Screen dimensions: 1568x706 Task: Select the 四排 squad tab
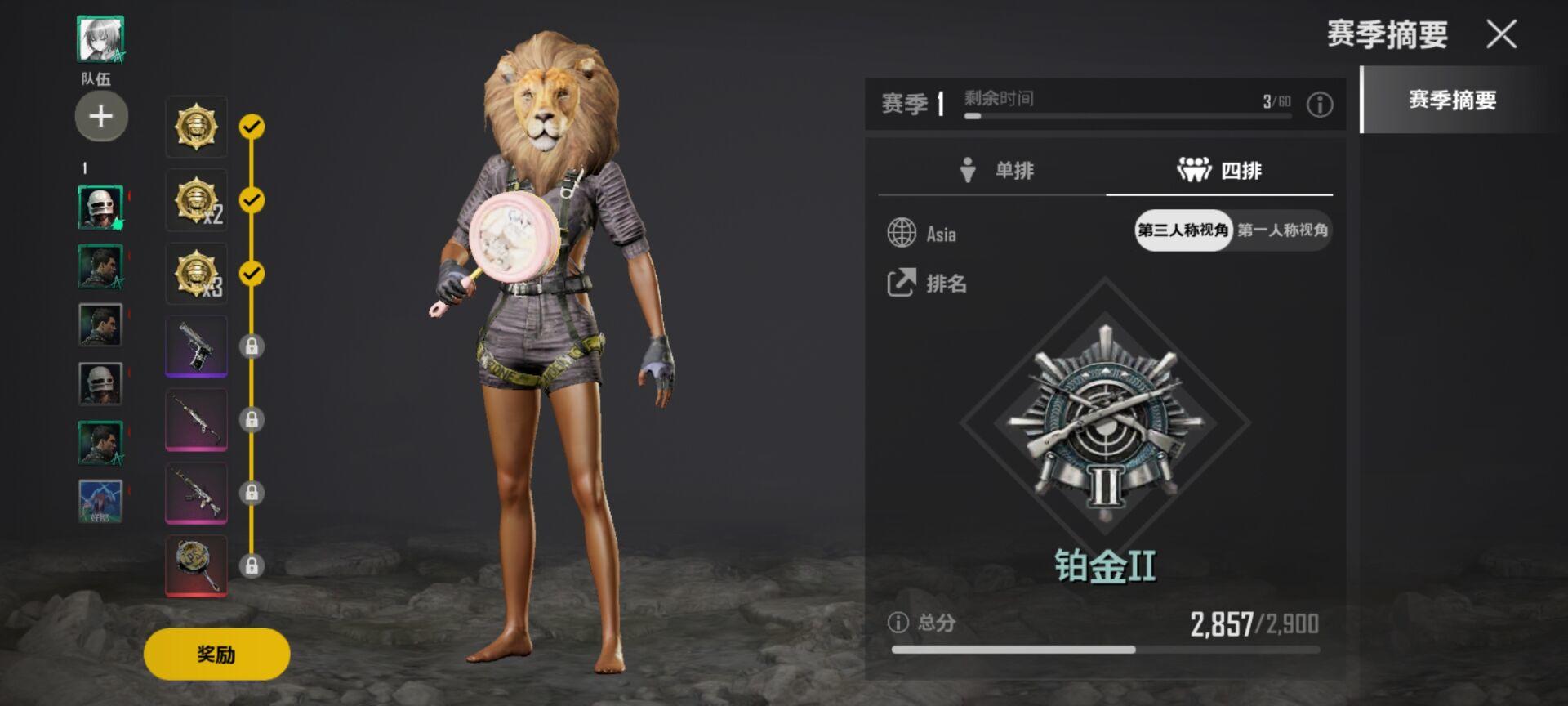pyautogui.click(x=1219, y=170)
